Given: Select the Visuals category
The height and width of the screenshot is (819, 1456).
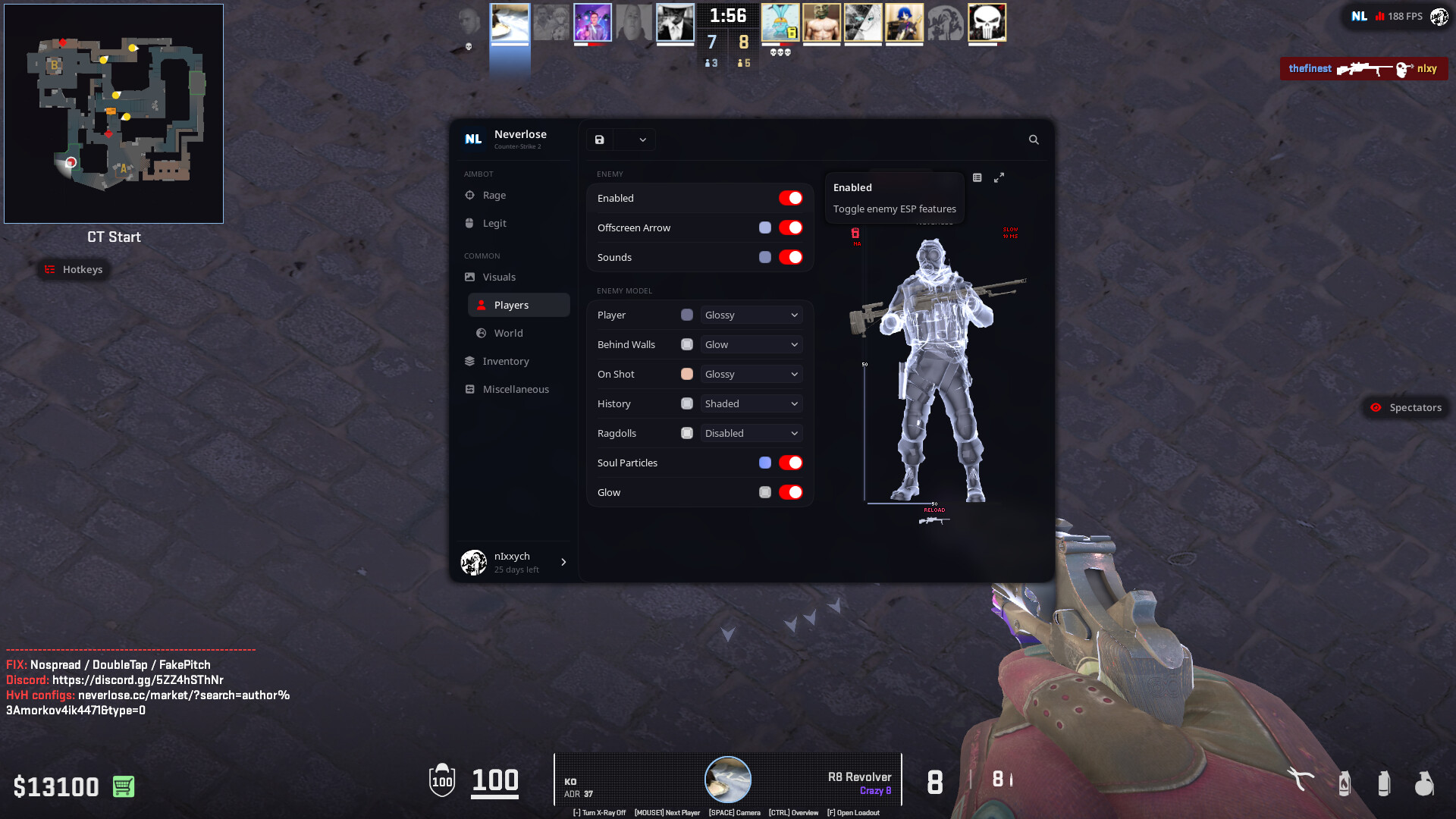Looking at the screenshot, I should tap(498, 277).
